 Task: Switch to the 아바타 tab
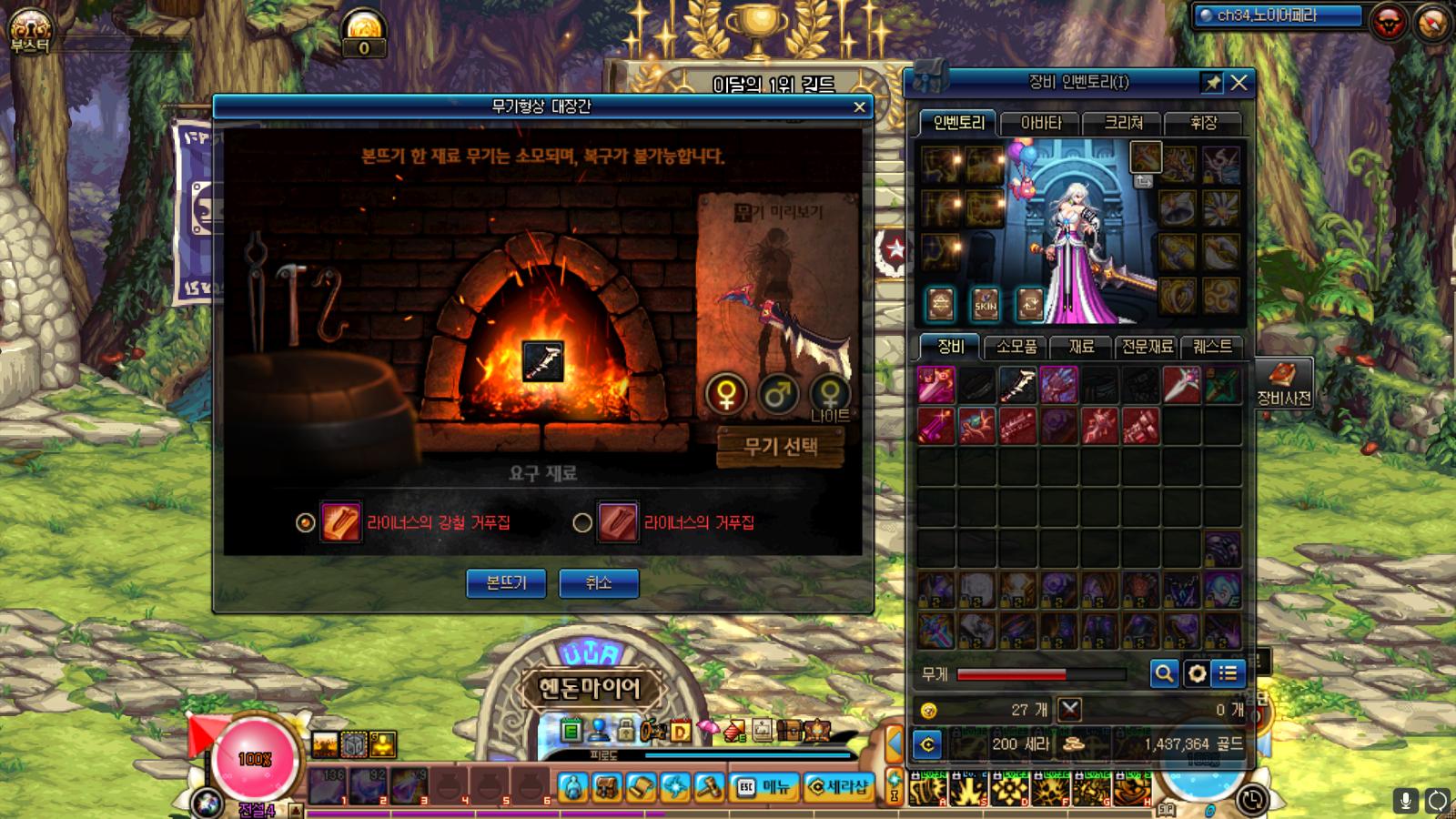1040,123
